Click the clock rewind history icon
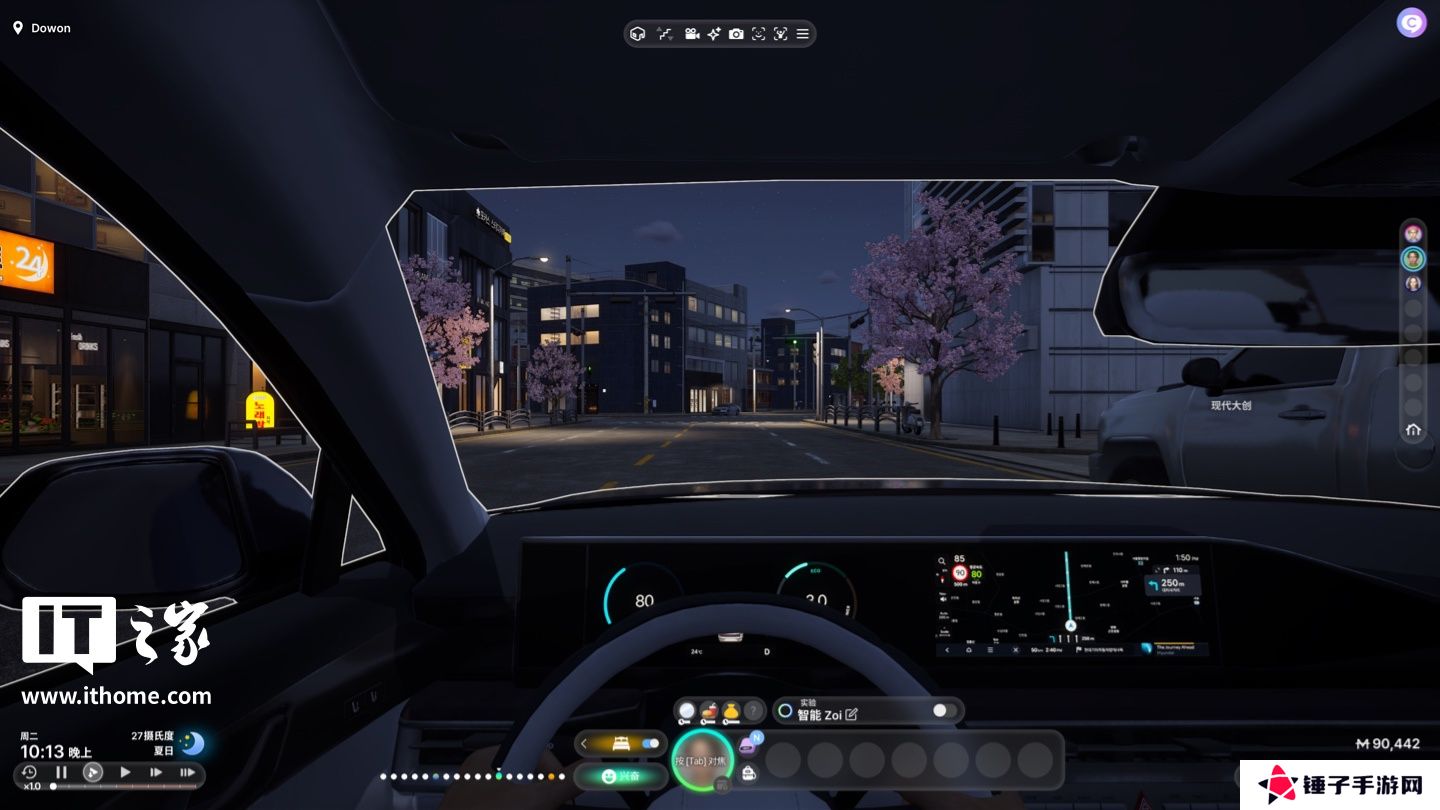The image size is (1440, 810). point(29,772)
